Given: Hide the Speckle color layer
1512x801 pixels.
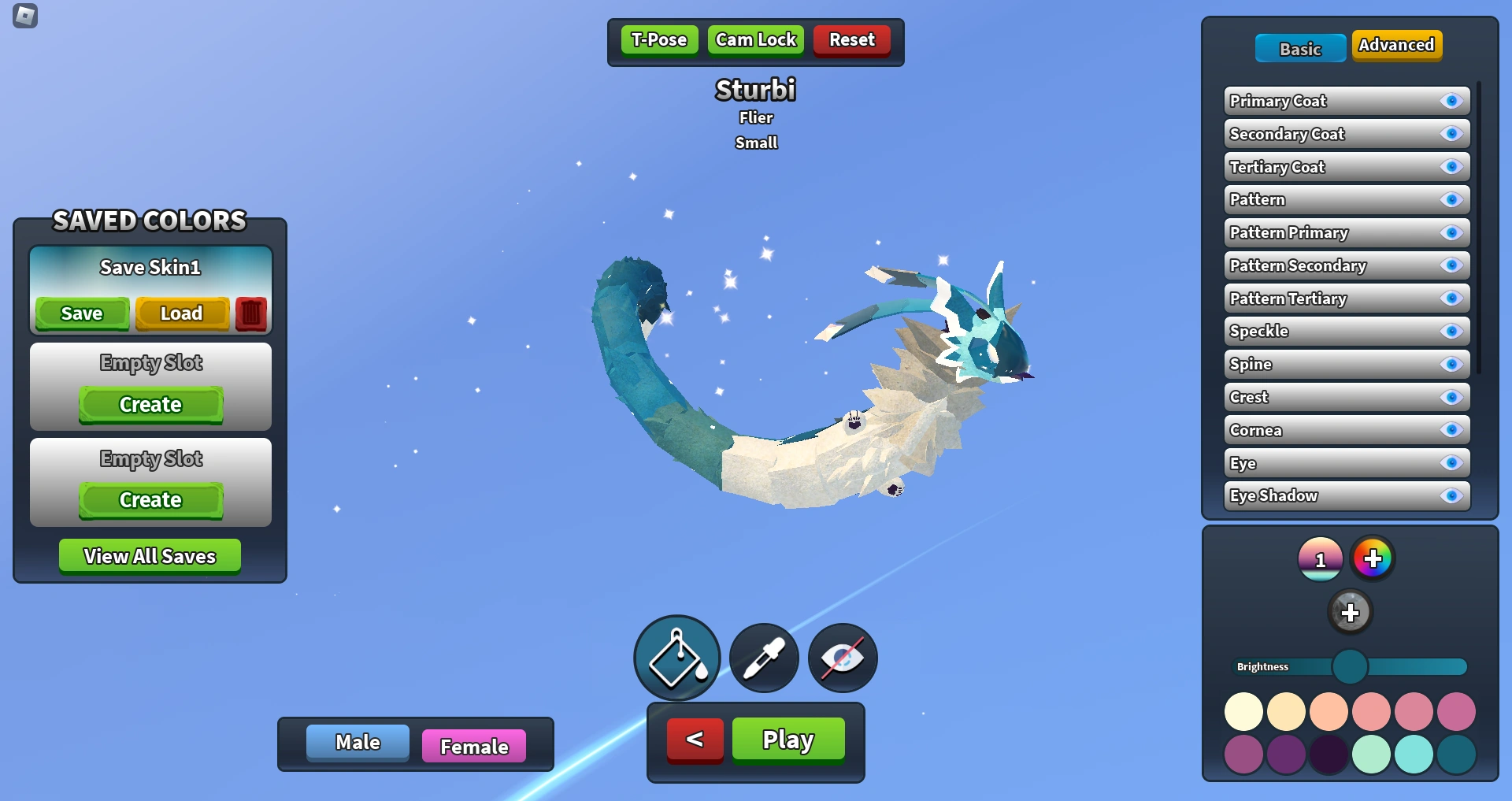Looking at the screenshot, I should point(1453,331).
